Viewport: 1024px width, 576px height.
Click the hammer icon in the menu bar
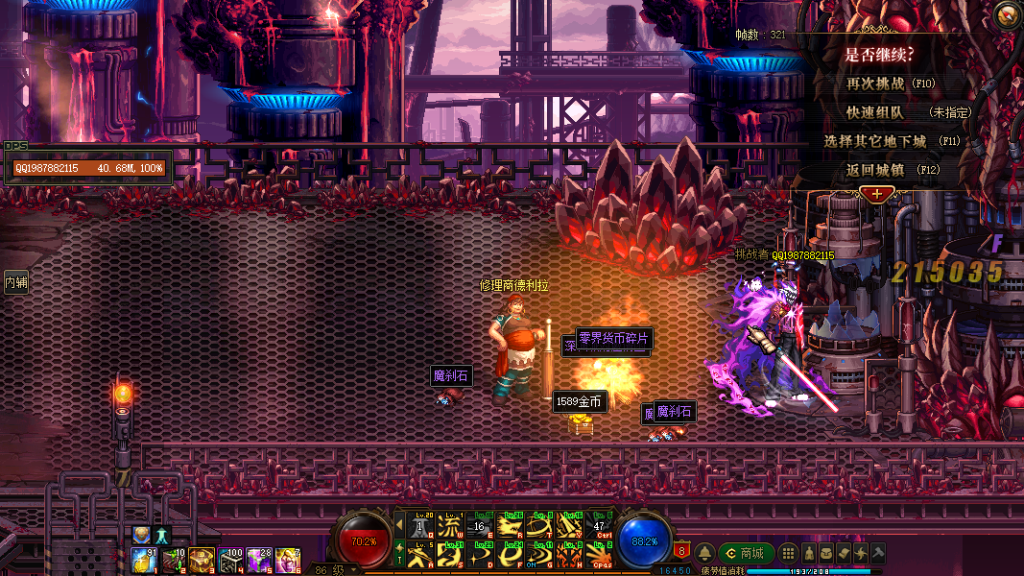click(877, 553)
